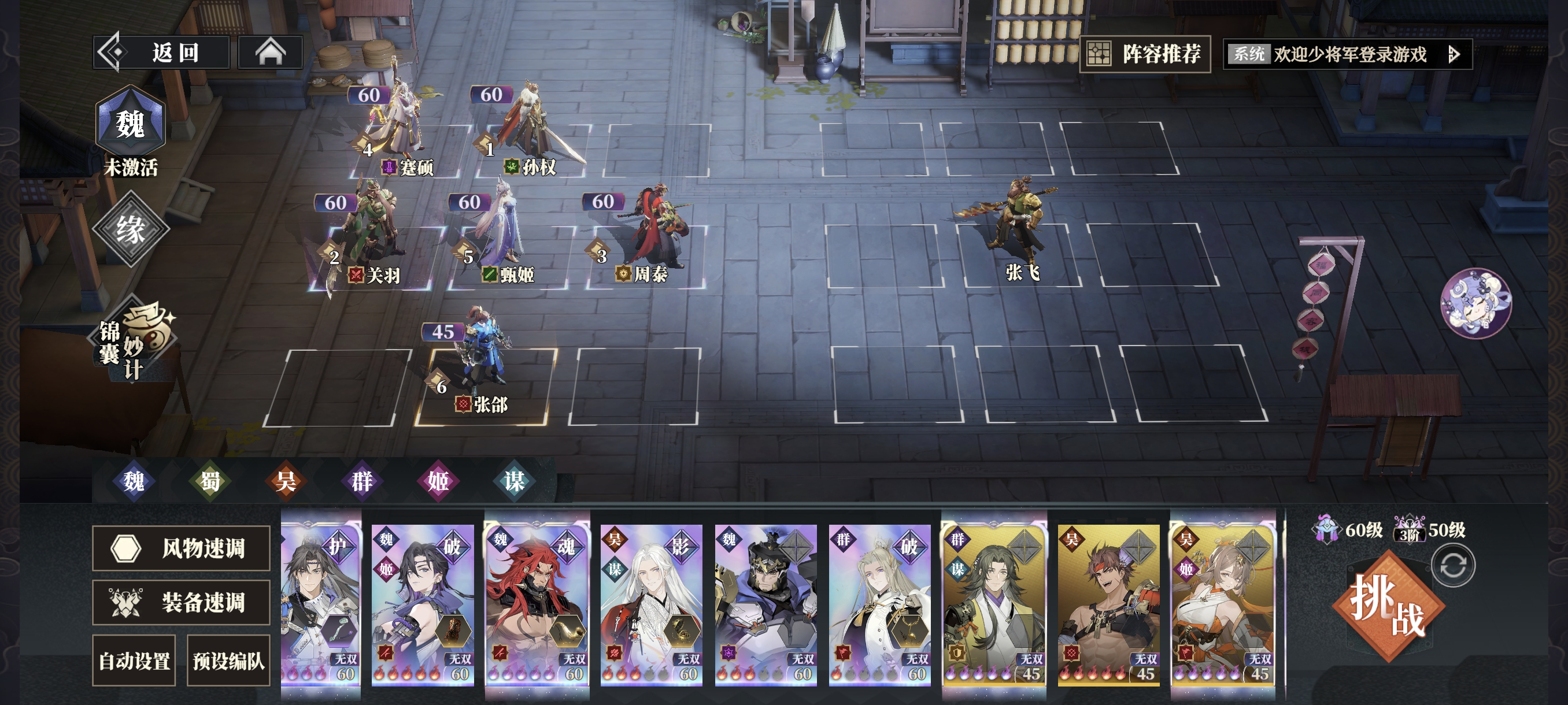
Task: Open 装备速调 equipment quick adjust
Action: 182,602
